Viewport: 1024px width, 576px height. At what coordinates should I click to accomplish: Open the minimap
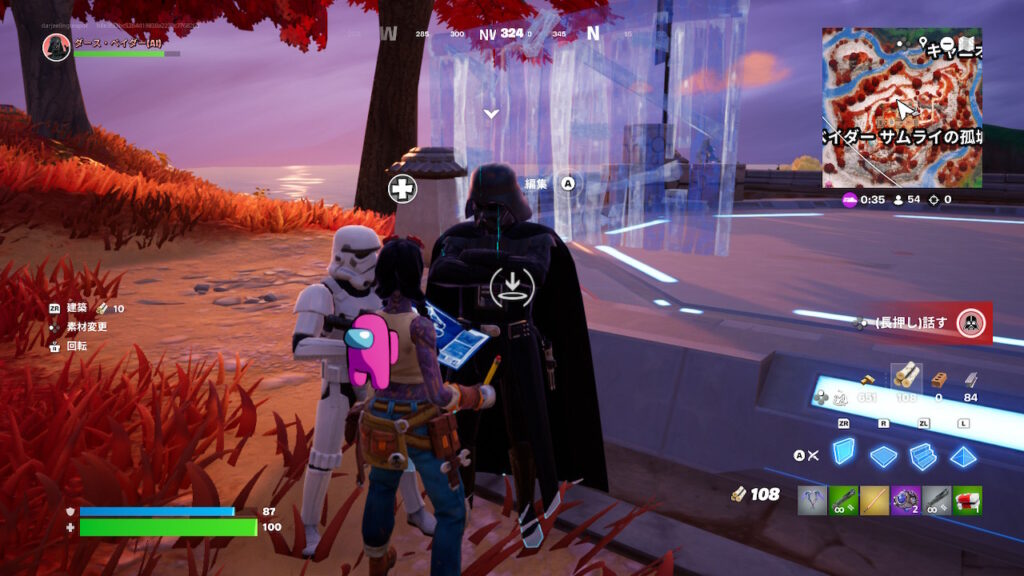(902, 108)
